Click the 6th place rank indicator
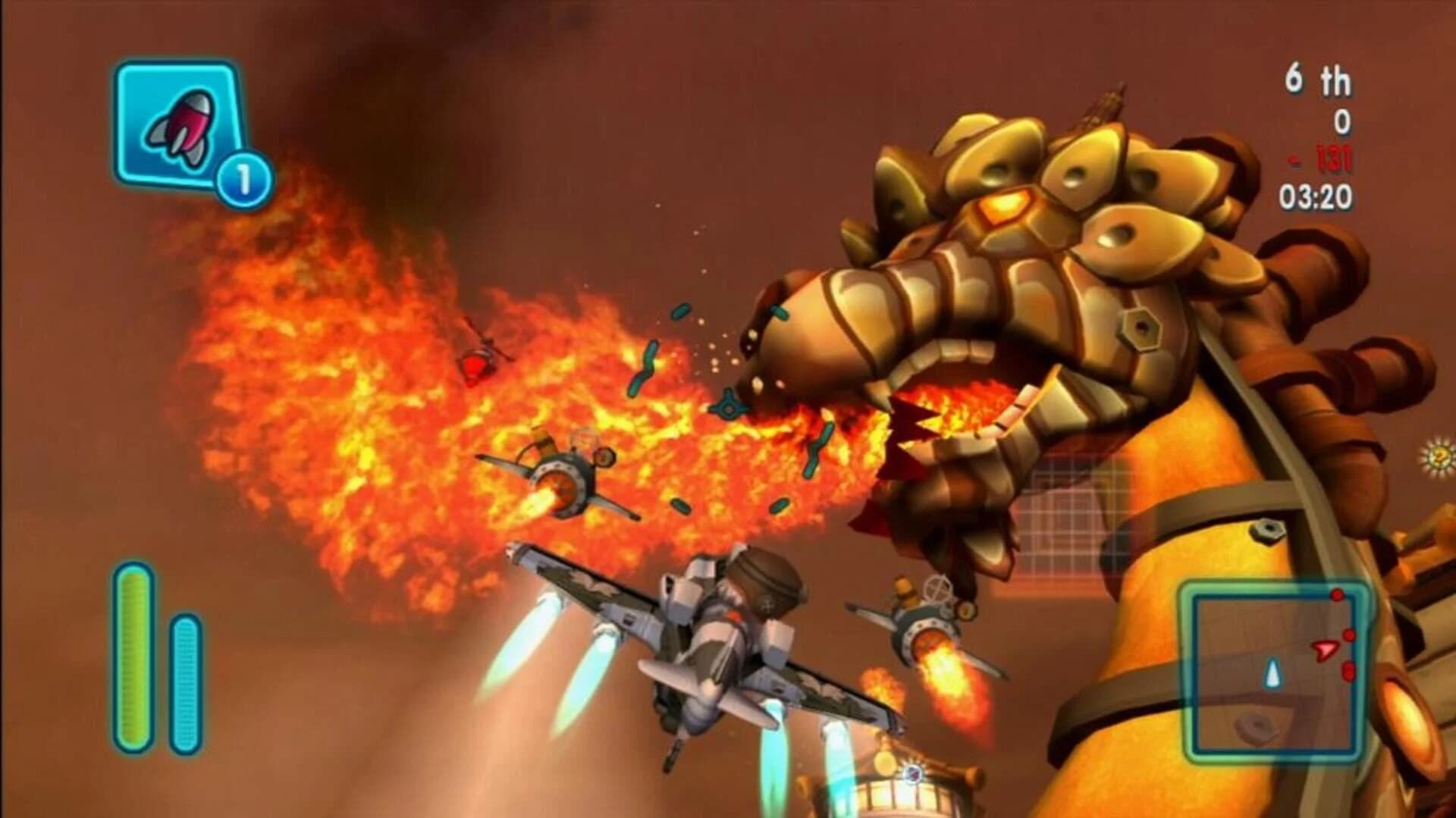This screenshot has width=1456, height=818. click(1319, 76)
